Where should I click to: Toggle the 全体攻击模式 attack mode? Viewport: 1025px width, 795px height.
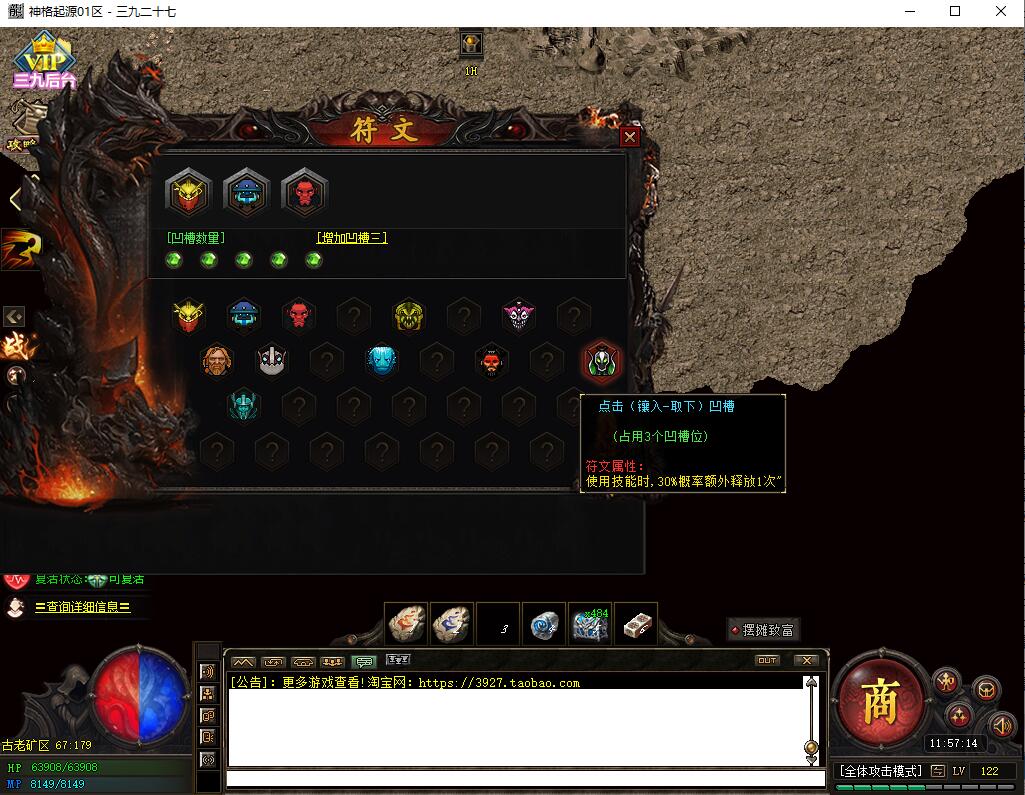[879, 771]
